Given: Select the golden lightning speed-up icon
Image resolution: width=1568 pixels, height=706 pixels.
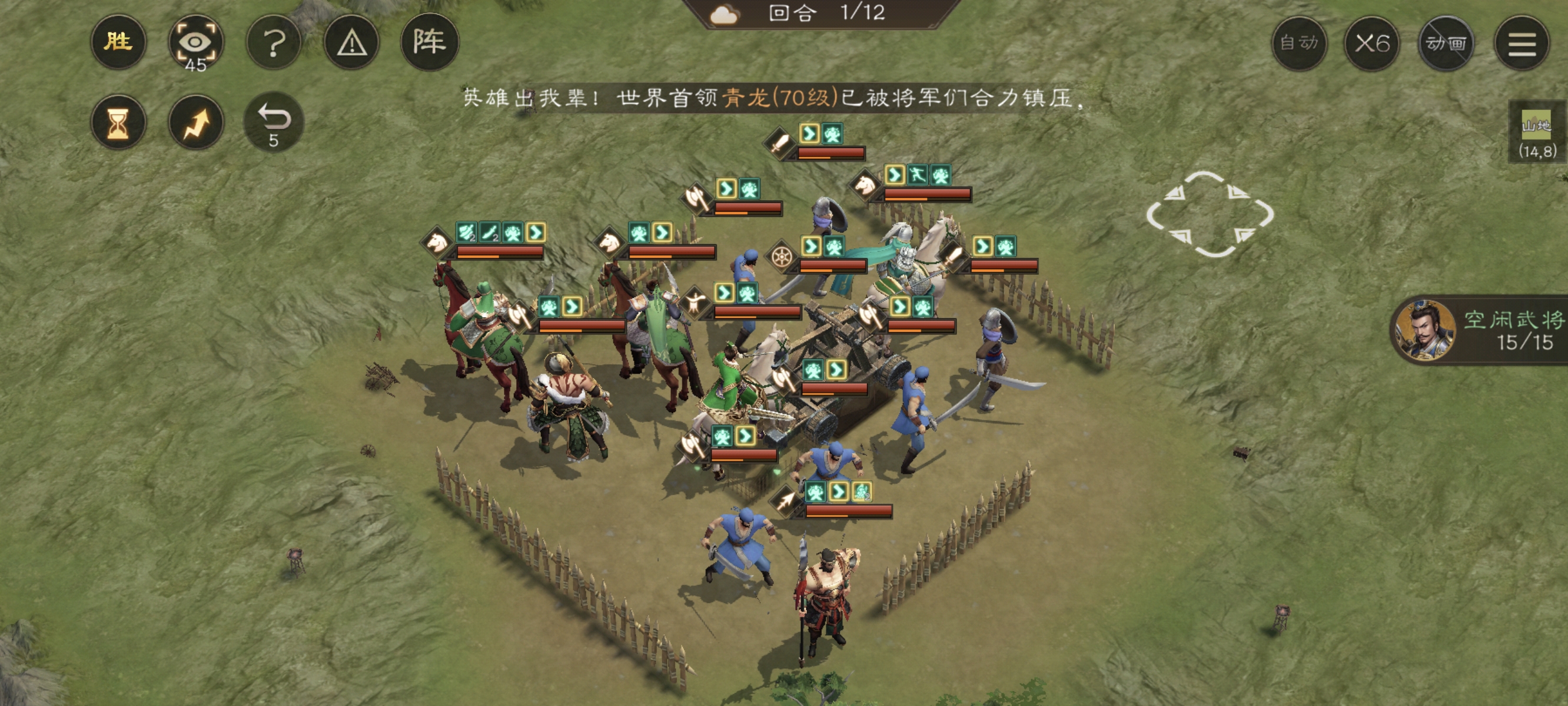Looking at the screenshot, I should tap(196, 122).
